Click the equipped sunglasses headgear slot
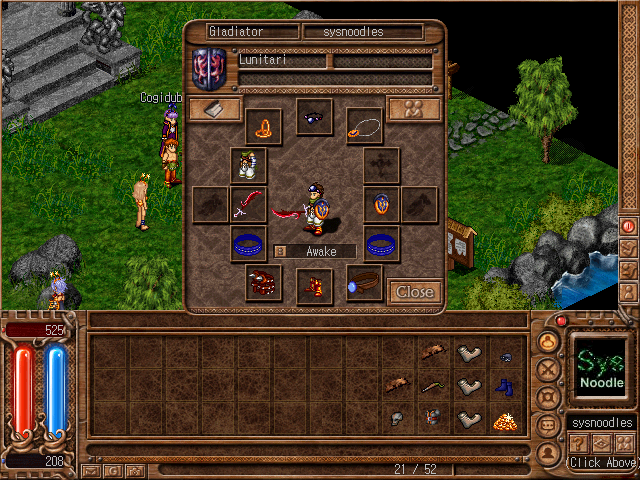The width and height of the screenshot is (640, 480). (x=314, y=116)
